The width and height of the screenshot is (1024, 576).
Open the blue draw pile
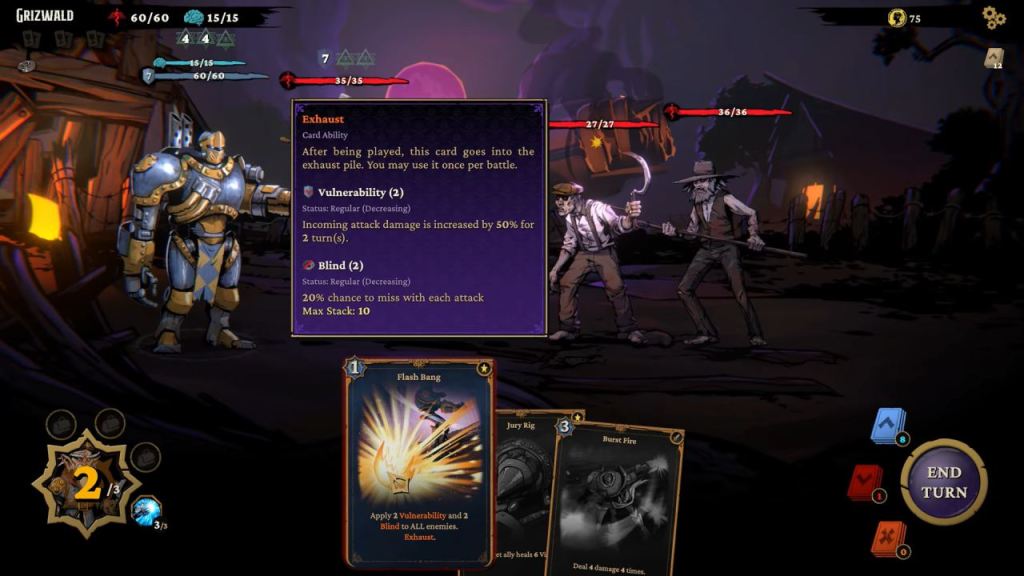coord(887,427)
